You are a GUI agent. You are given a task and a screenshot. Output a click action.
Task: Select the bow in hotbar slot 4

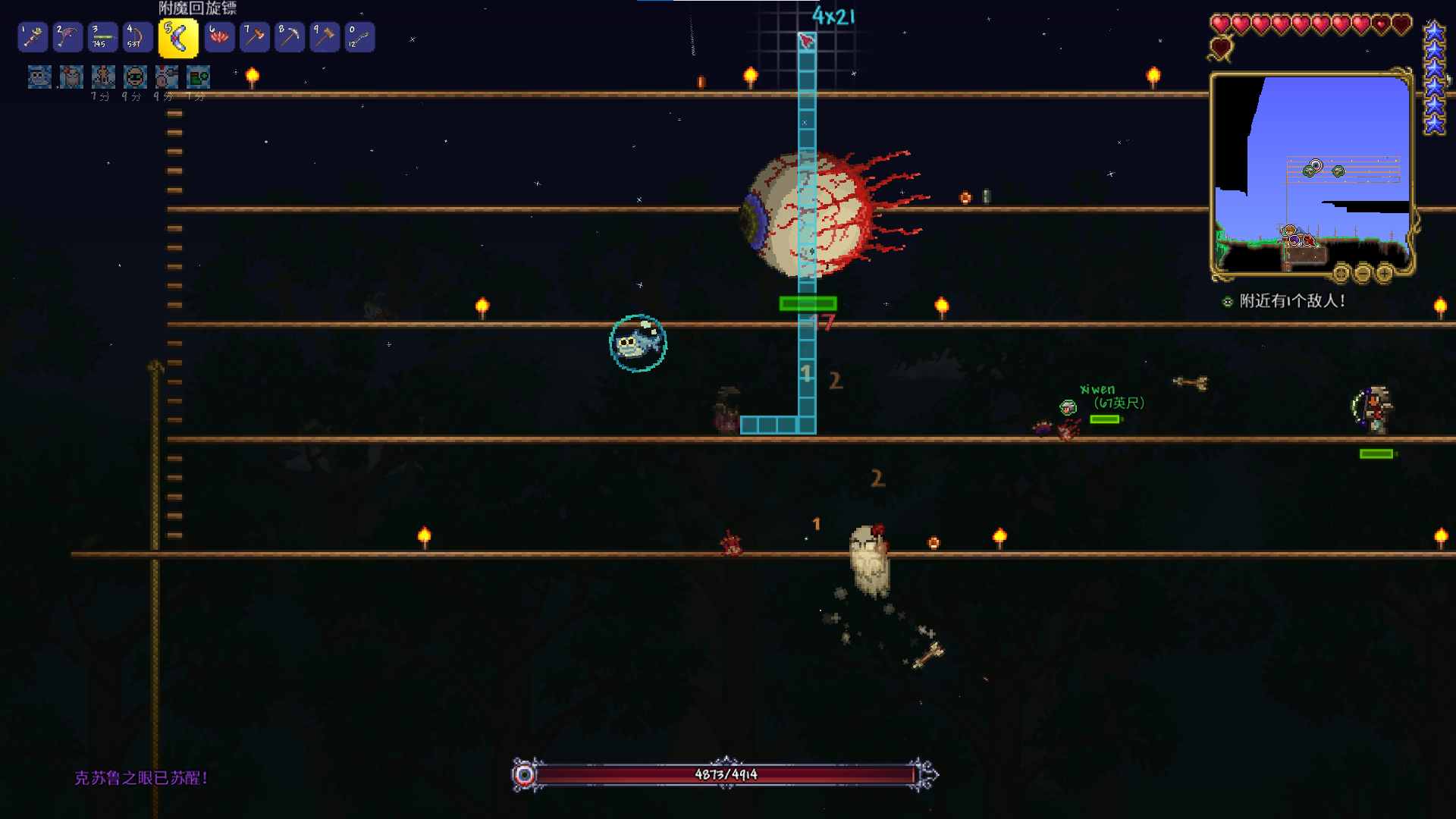click(137, 37)
